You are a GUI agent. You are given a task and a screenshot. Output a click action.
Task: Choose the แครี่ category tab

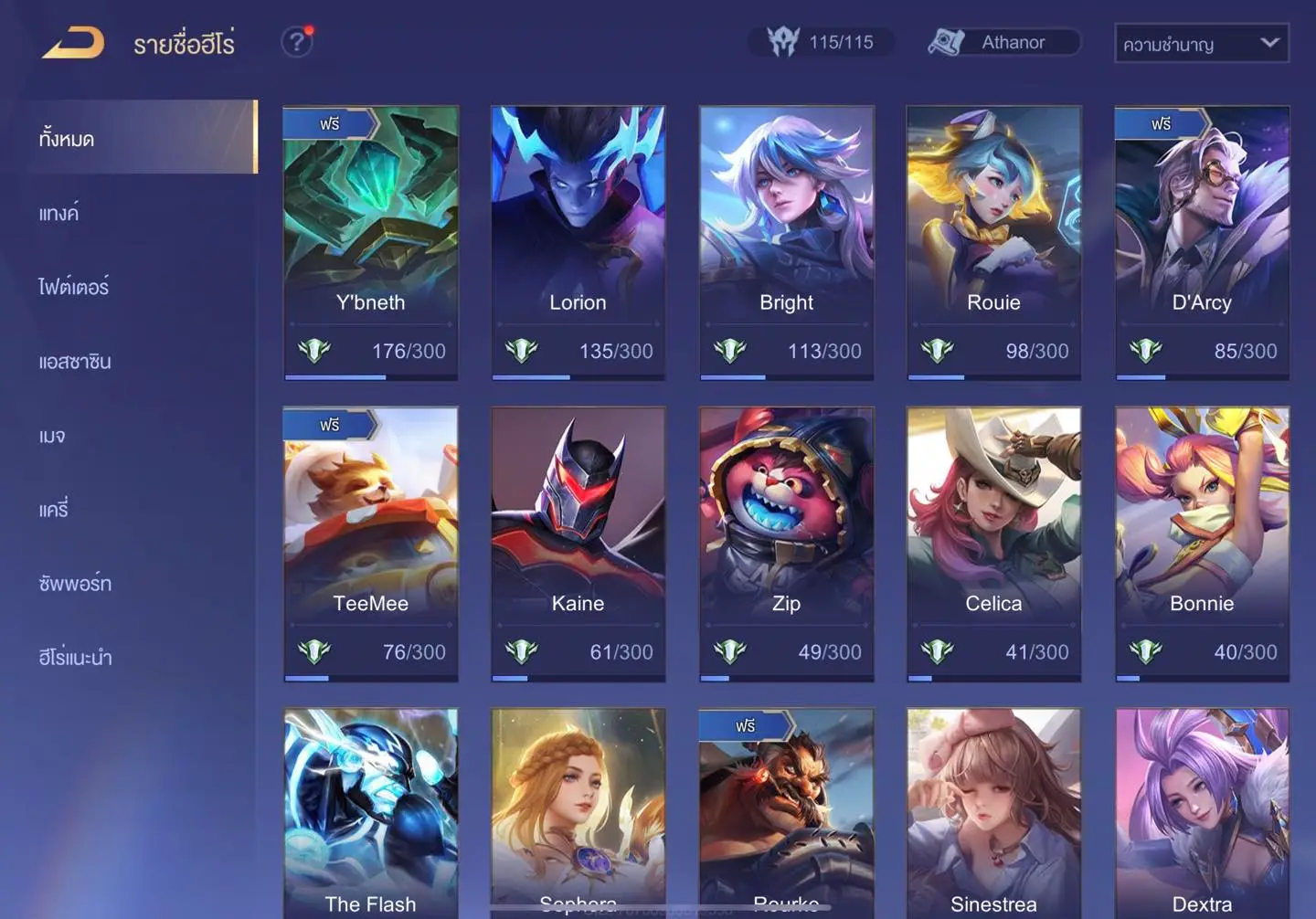54,510
